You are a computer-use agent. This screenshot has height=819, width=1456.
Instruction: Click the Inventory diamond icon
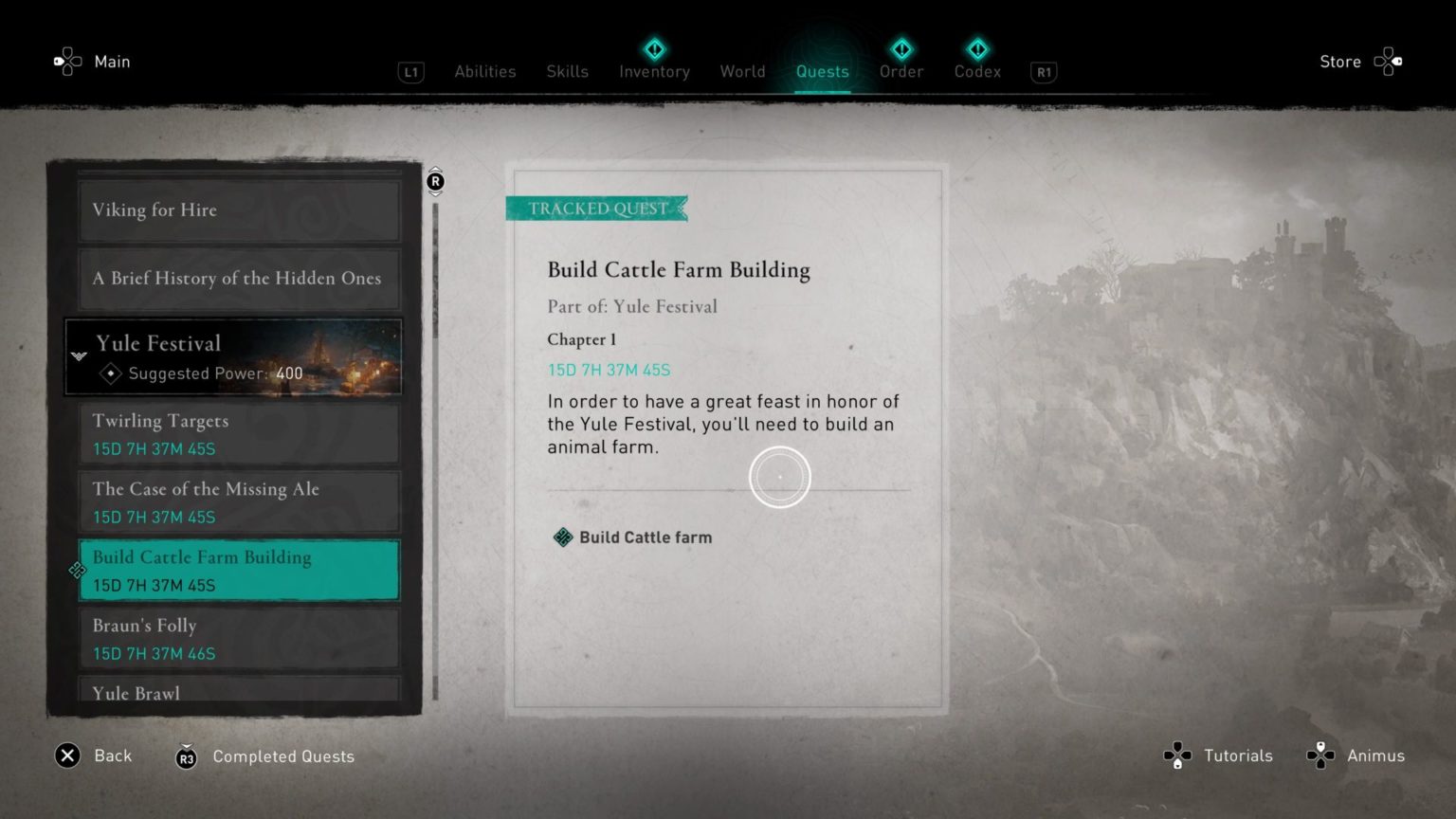pos(654,49)
